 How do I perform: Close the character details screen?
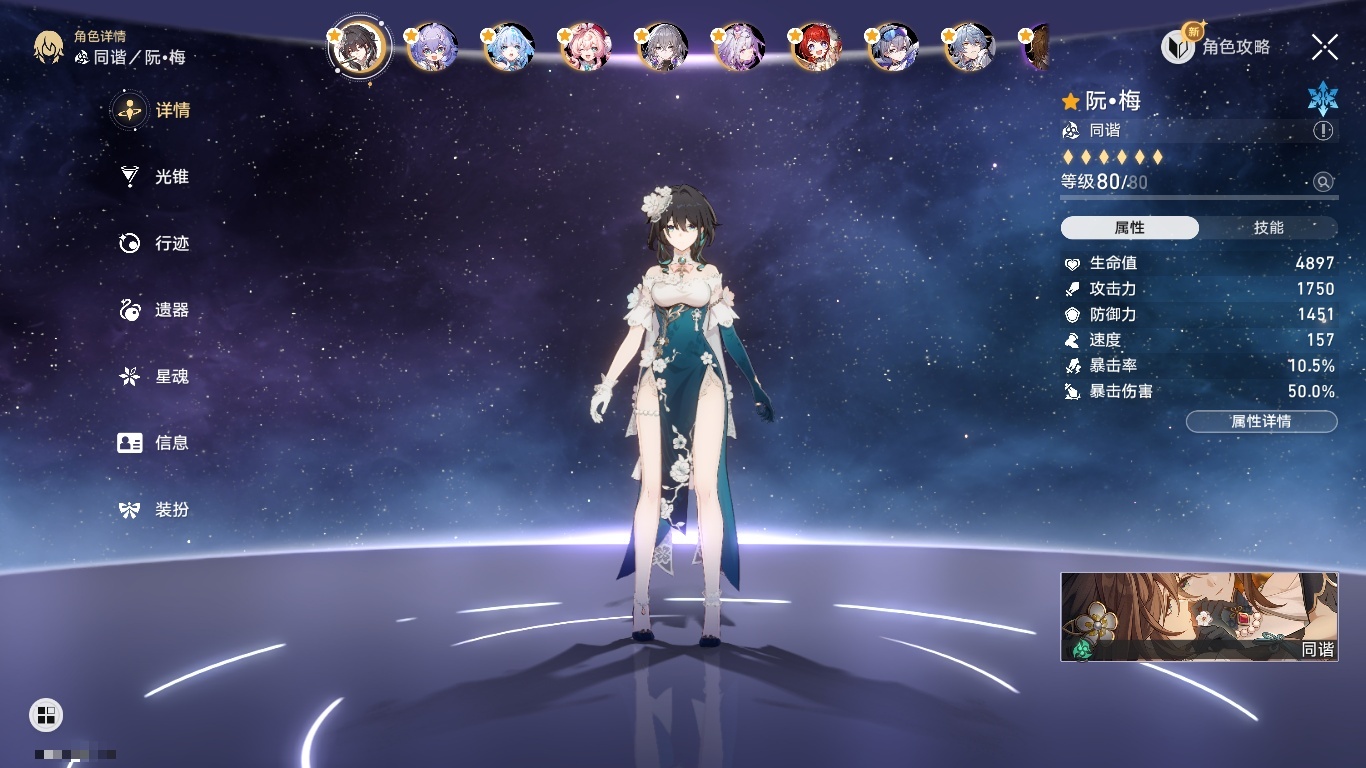pyautogui.click(x=1325, y=47)
